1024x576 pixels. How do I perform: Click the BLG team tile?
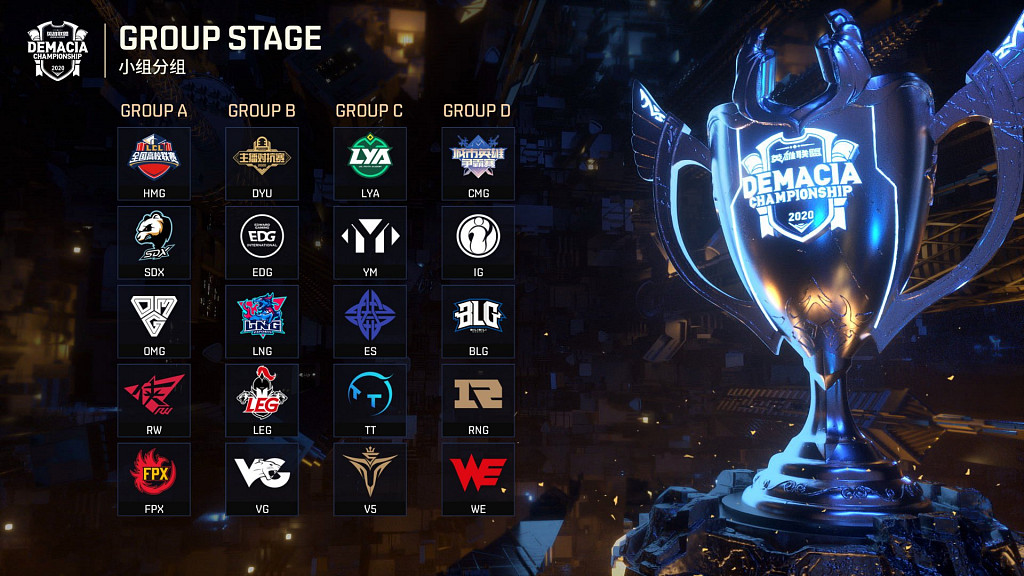(x=478, y=322)
